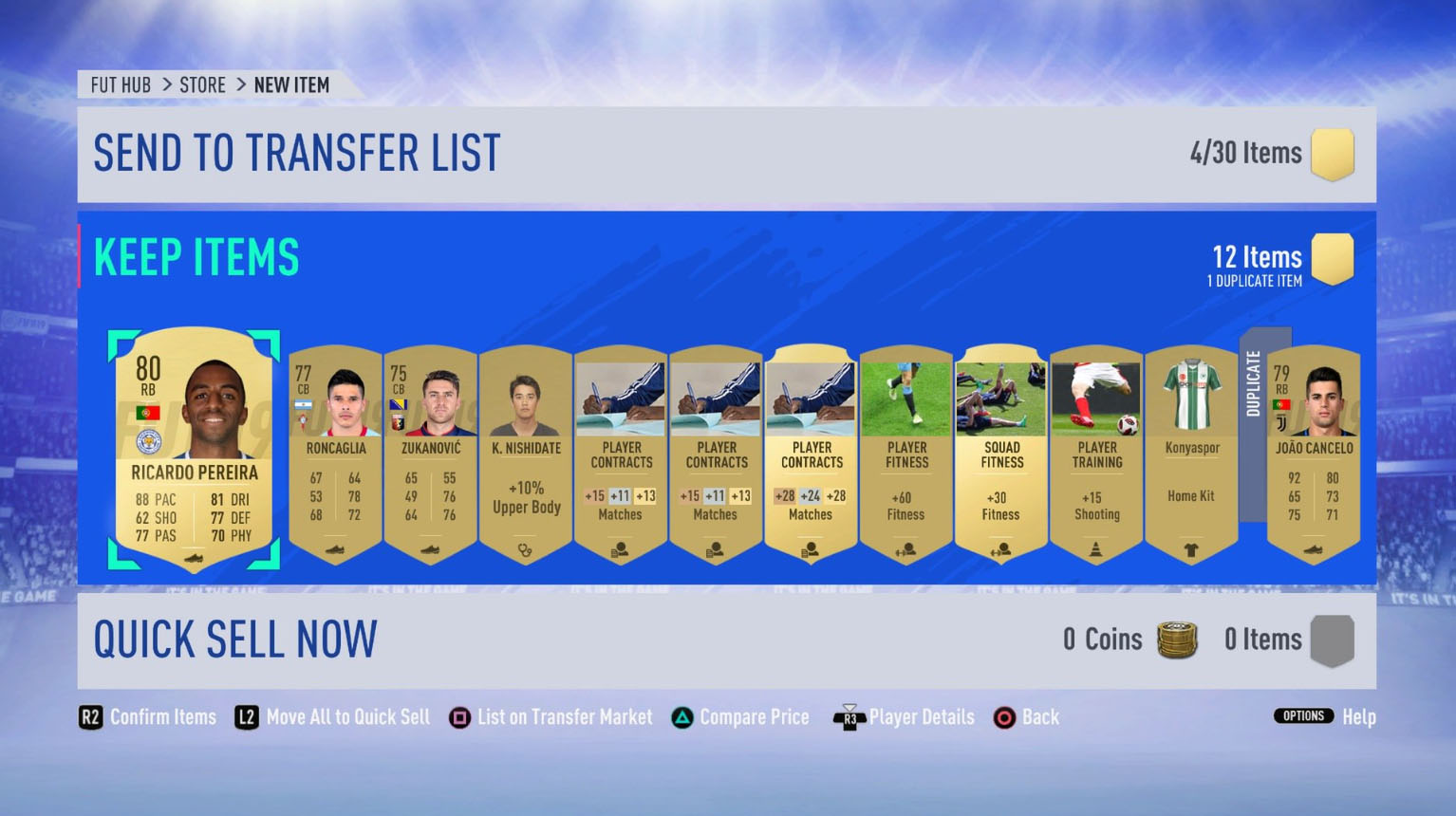Open the FUT HUB breadcrumb link
This screenshot has width=1456, height=816.
(x=120, y=84)
